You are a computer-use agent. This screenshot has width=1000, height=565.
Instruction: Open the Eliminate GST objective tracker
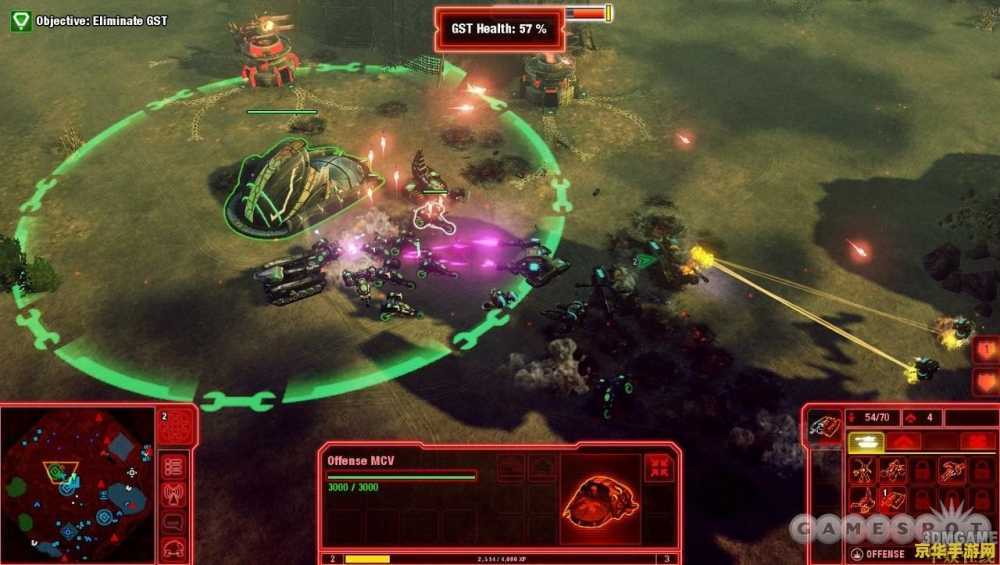pyautogui.click(x=21, y=20)
